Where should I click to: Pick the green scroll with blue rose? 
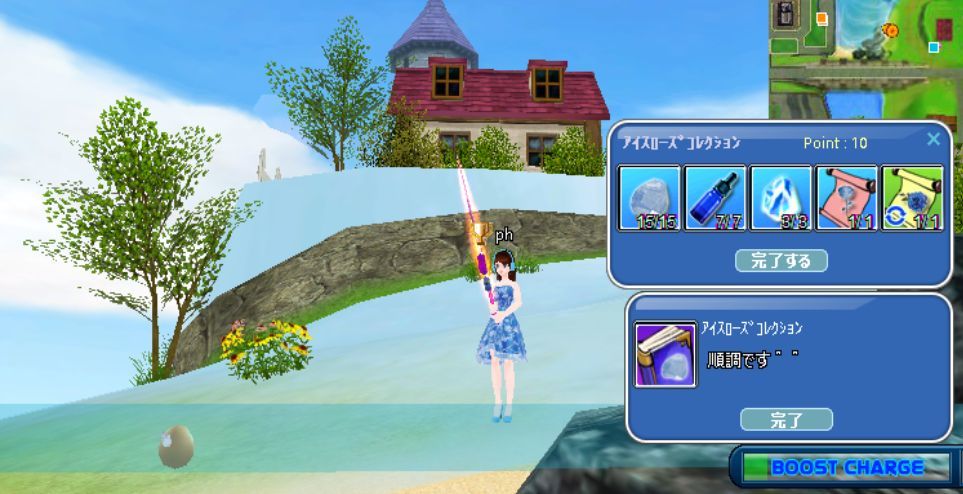click(x=911, y=197)
